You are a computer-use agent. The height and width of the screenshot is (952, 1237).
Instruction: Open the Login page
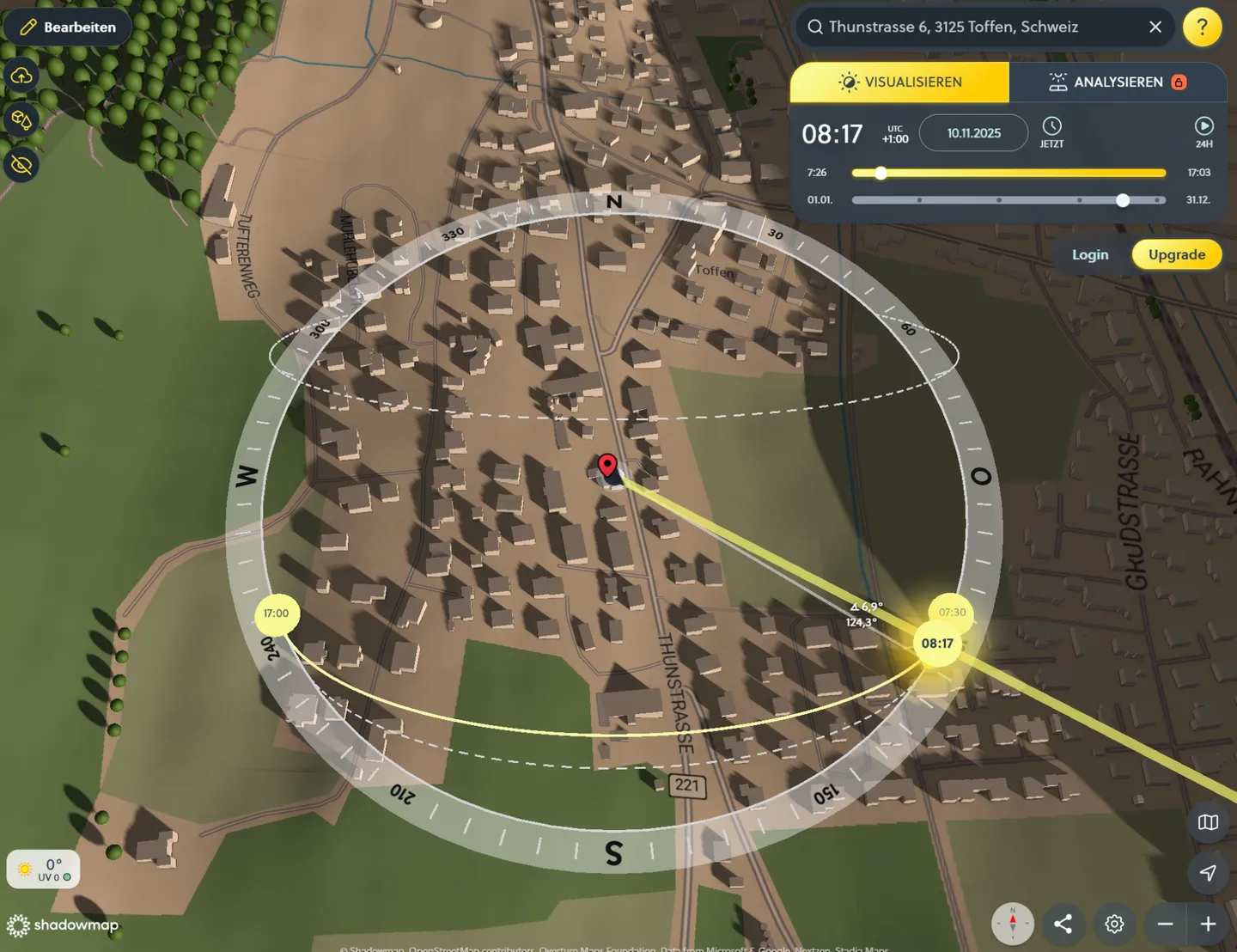pyautogui.click(x=1089, y=254)
